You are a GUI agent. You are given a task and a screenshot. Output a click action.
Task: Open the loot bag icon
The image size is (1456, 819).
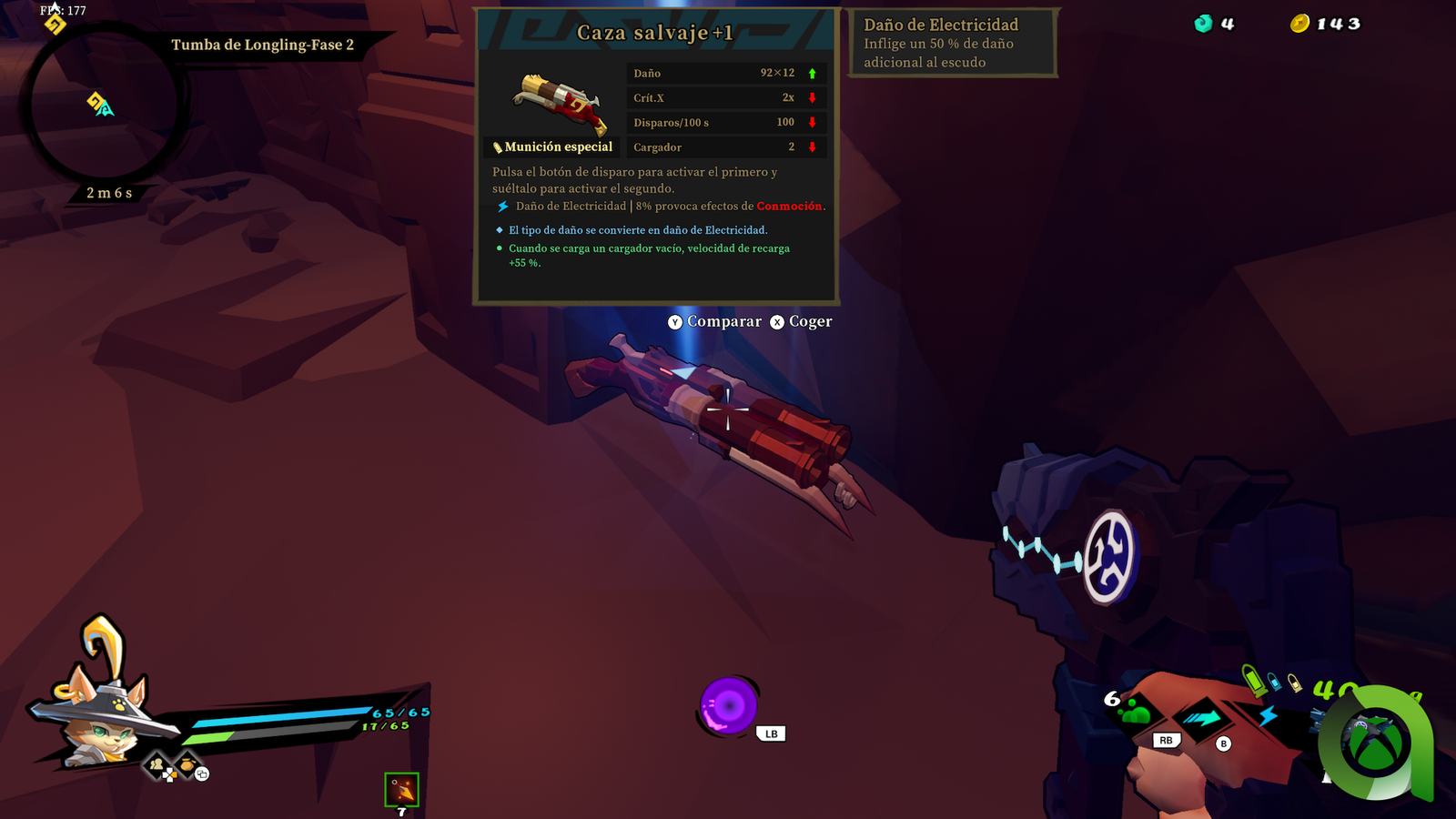[187, 764]
